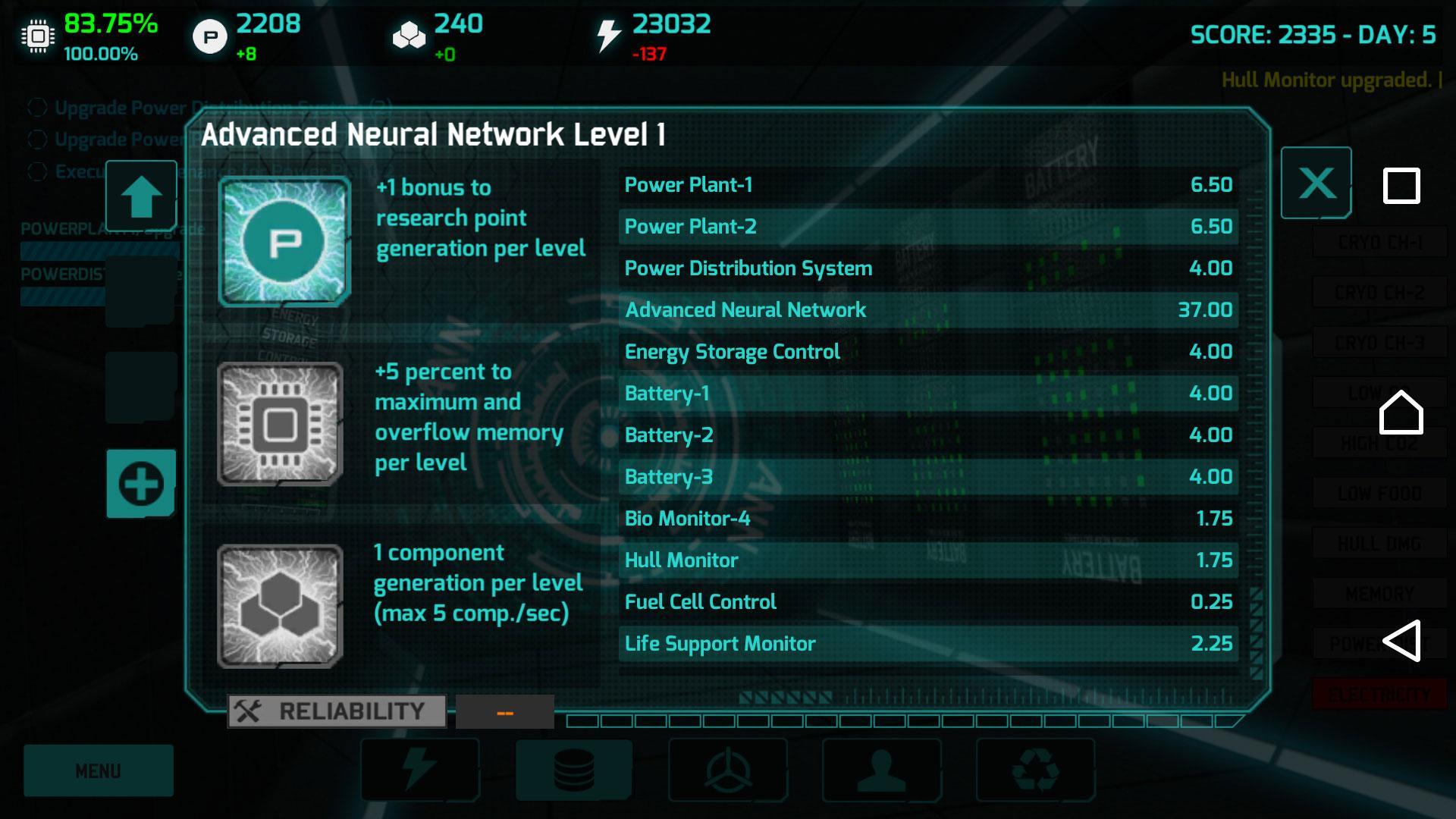
Task: Open the game Menu button
Action: tap(99, 770)
